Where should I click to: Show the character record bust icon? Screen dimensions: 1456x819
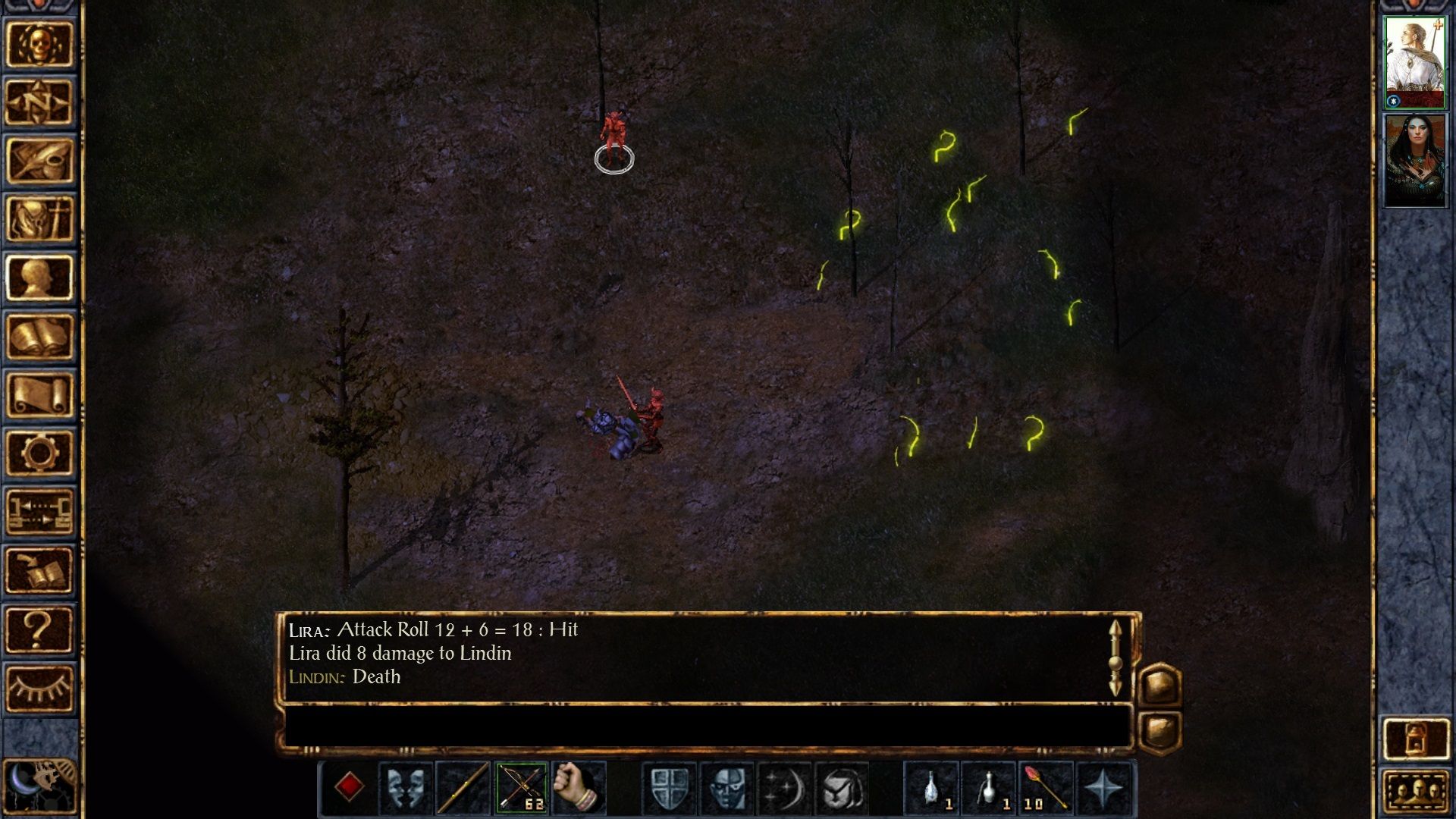click(x=39, y=278)
